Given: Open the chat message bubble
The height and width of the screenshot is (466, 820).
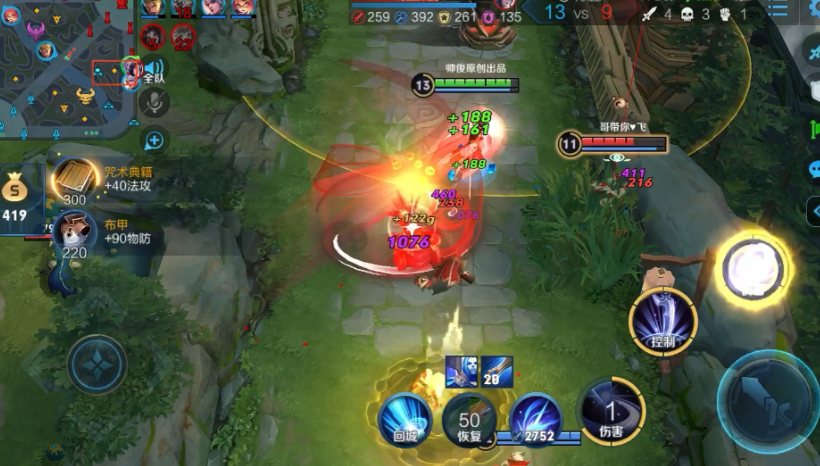Looking at the screenshot, I should pyautogui.click(x=813, y=169).
